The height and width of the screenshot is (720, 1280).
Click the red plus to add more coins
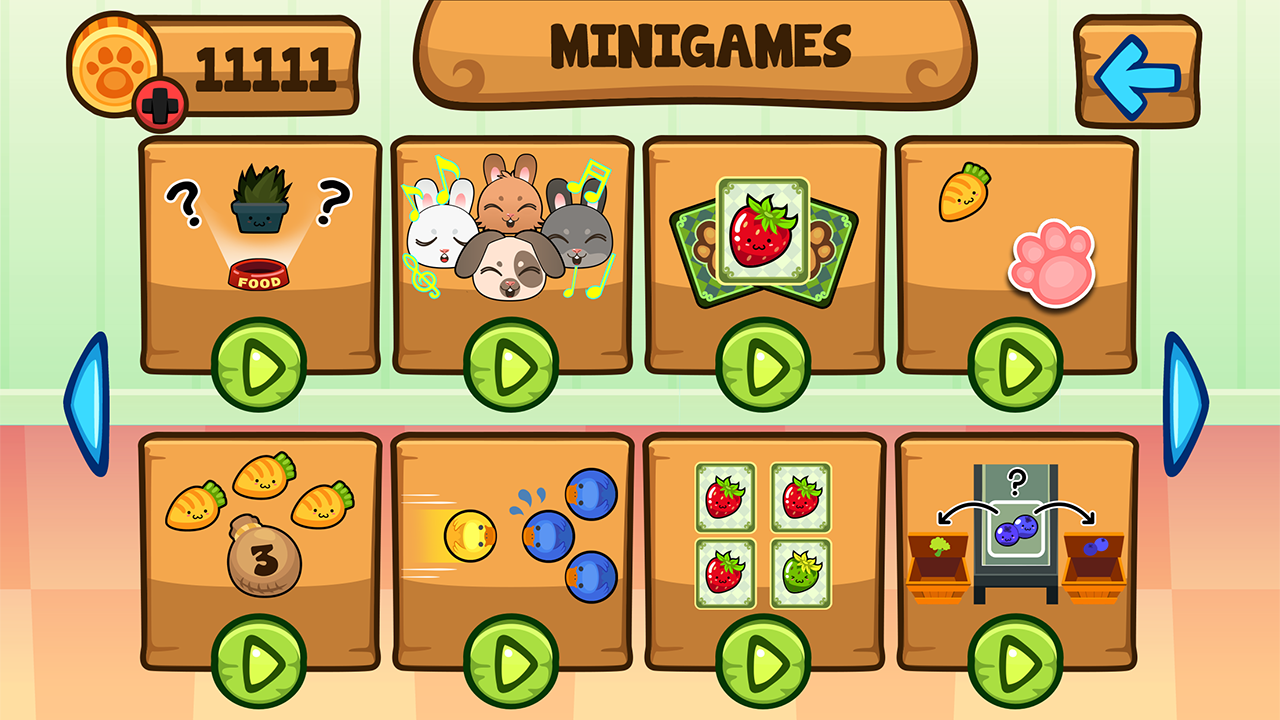click(160, 103)
